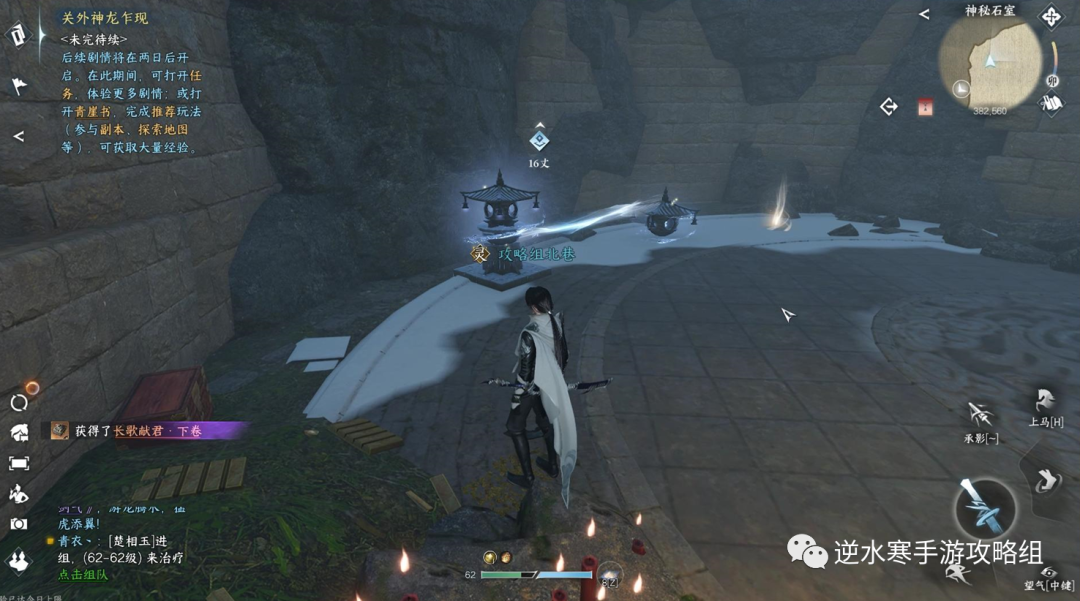Viewport: 1080px width, 601px height.
Task: Open the horse head icon in sidebar
Action: click(19, 433)
